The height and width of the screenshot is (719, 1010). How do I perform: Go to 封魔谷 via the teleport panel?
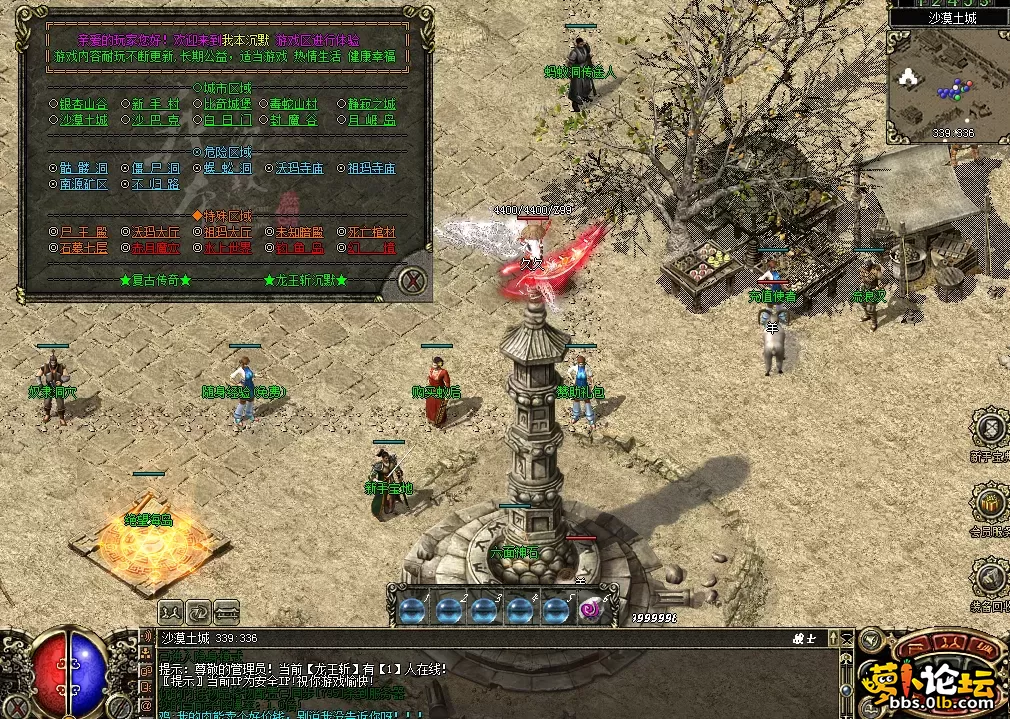tap(294, 120)
